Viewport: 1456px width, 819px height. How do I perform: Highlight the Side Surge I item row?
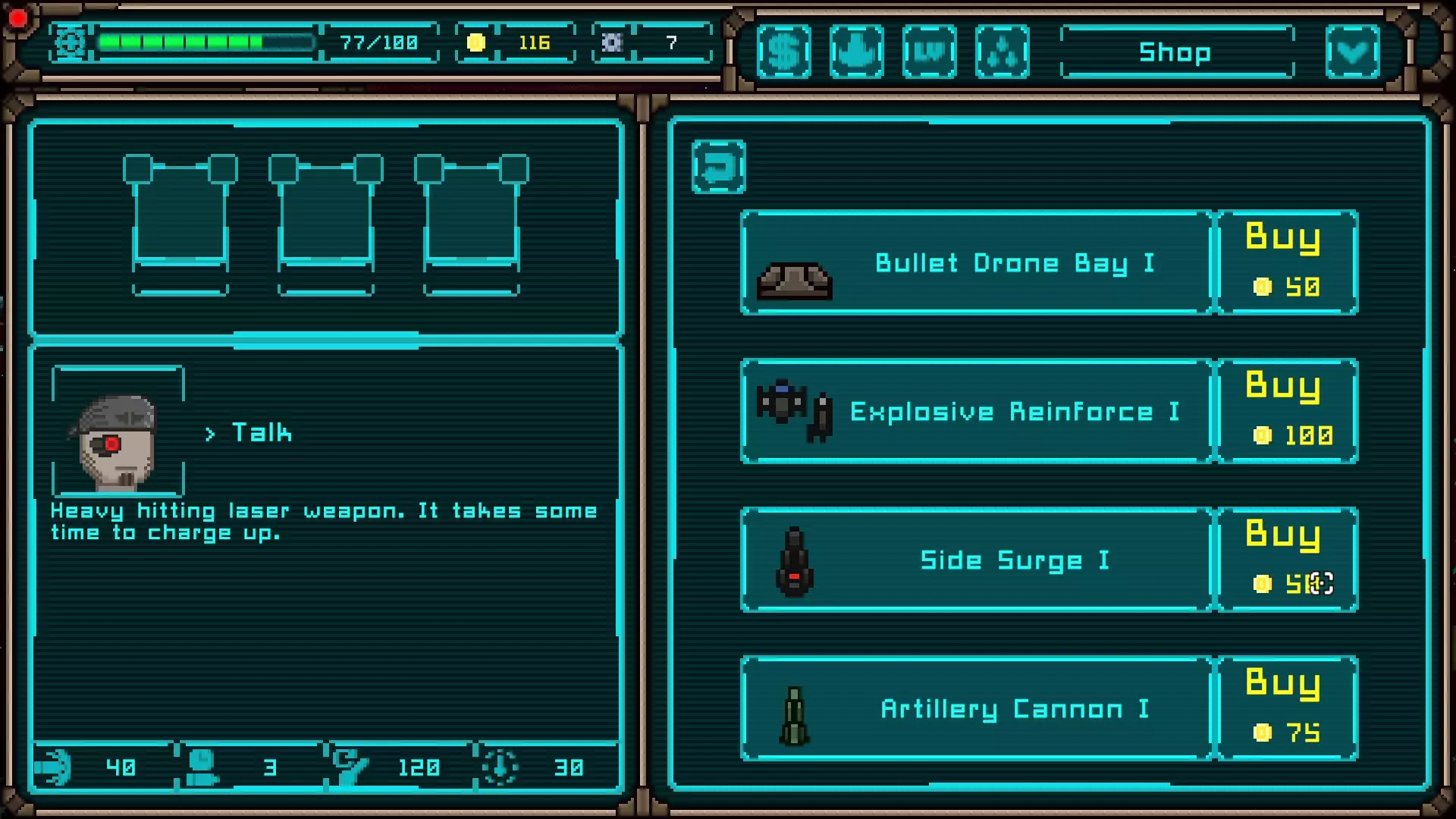click(x=977, y=560)
